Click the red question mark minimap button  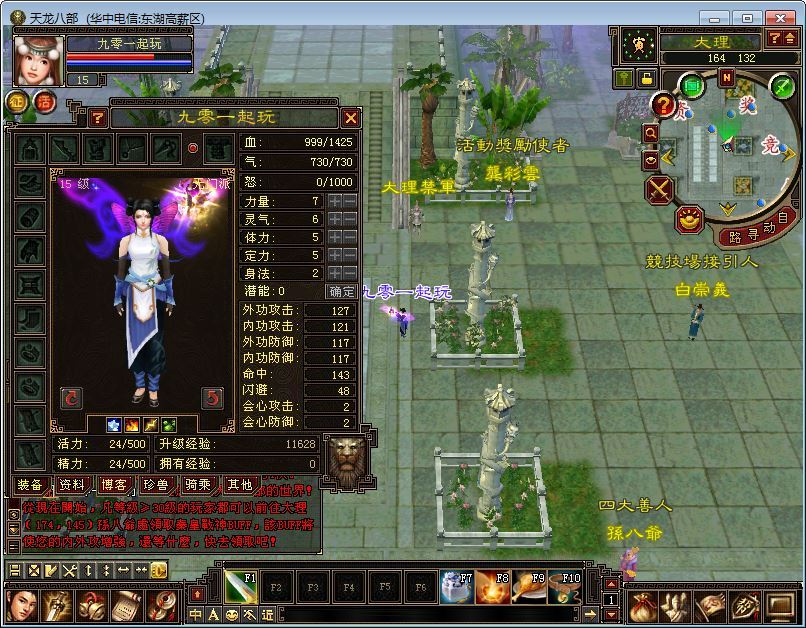tap(663, 103)
